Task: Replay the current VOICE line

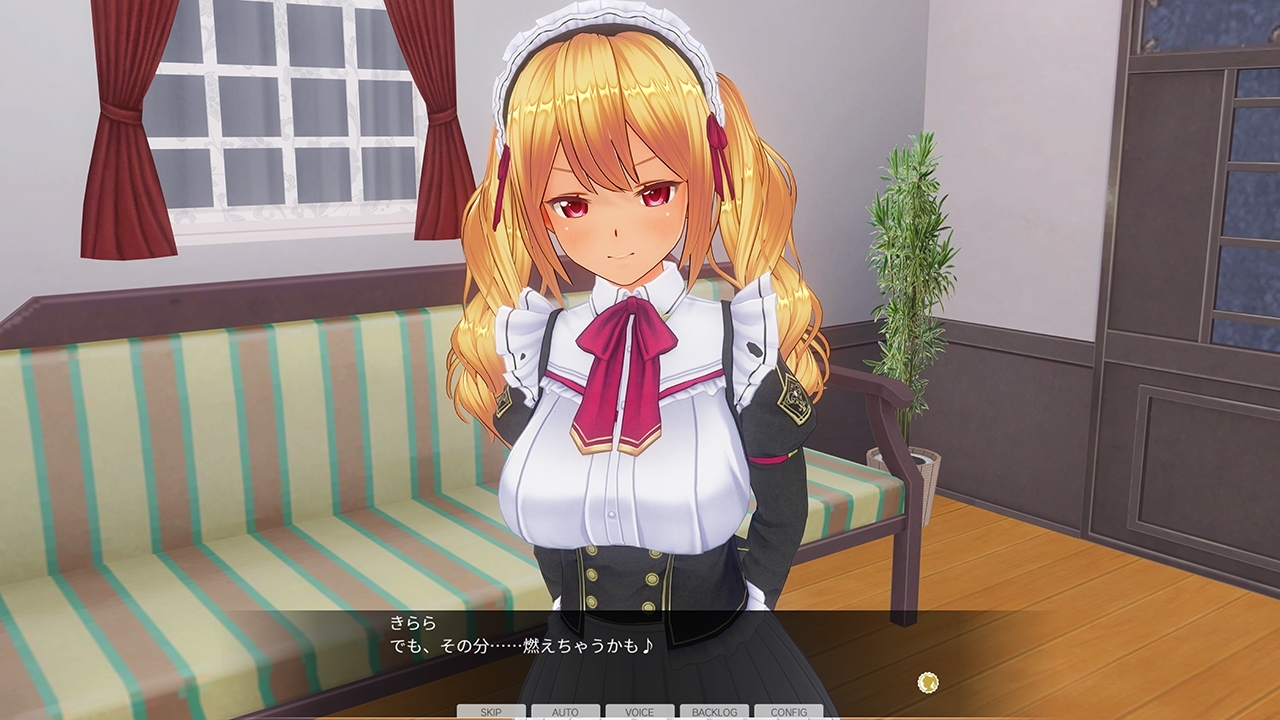Action: pos(639,713)
